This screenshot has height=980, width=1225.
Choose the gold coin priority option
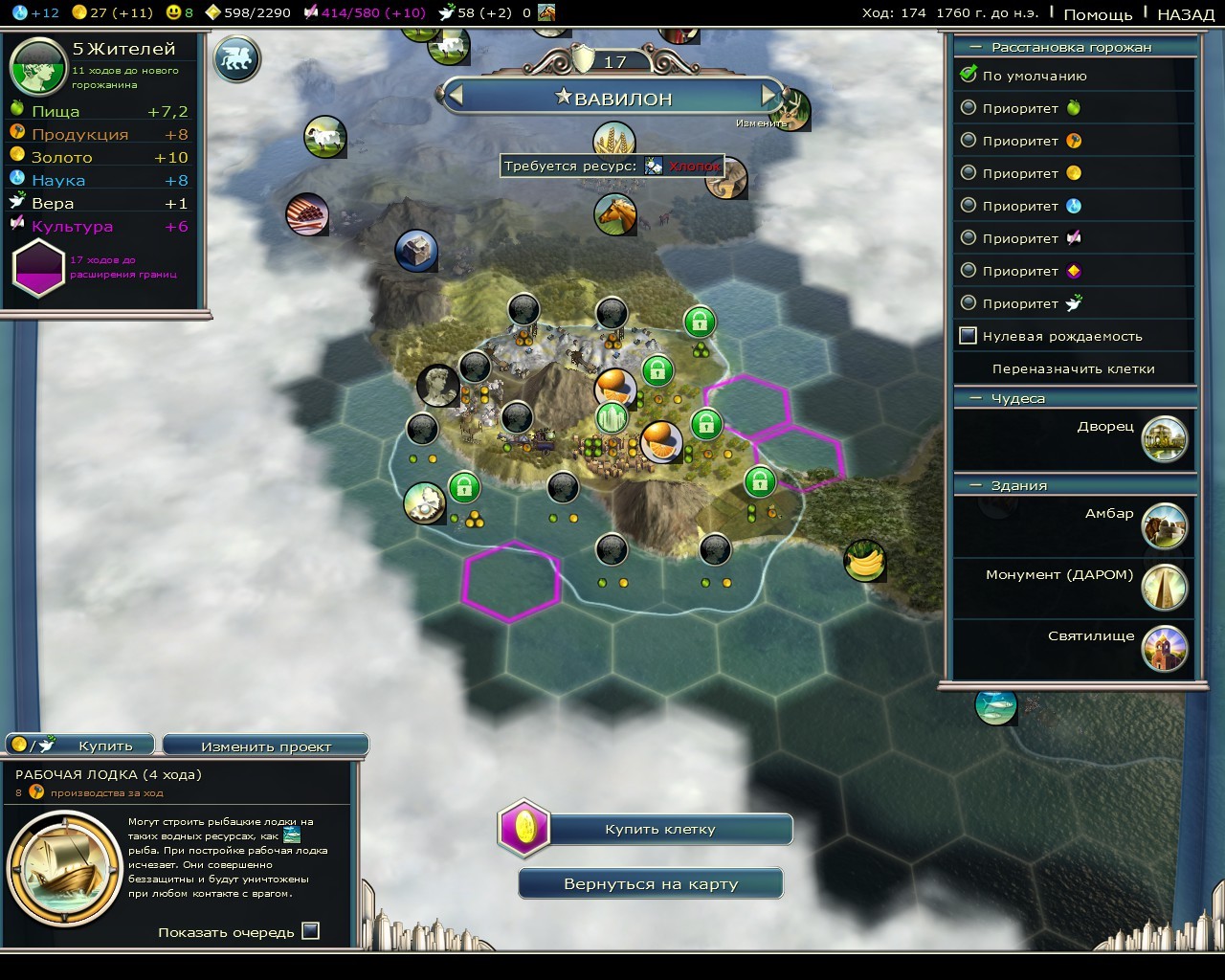(969, 173)
